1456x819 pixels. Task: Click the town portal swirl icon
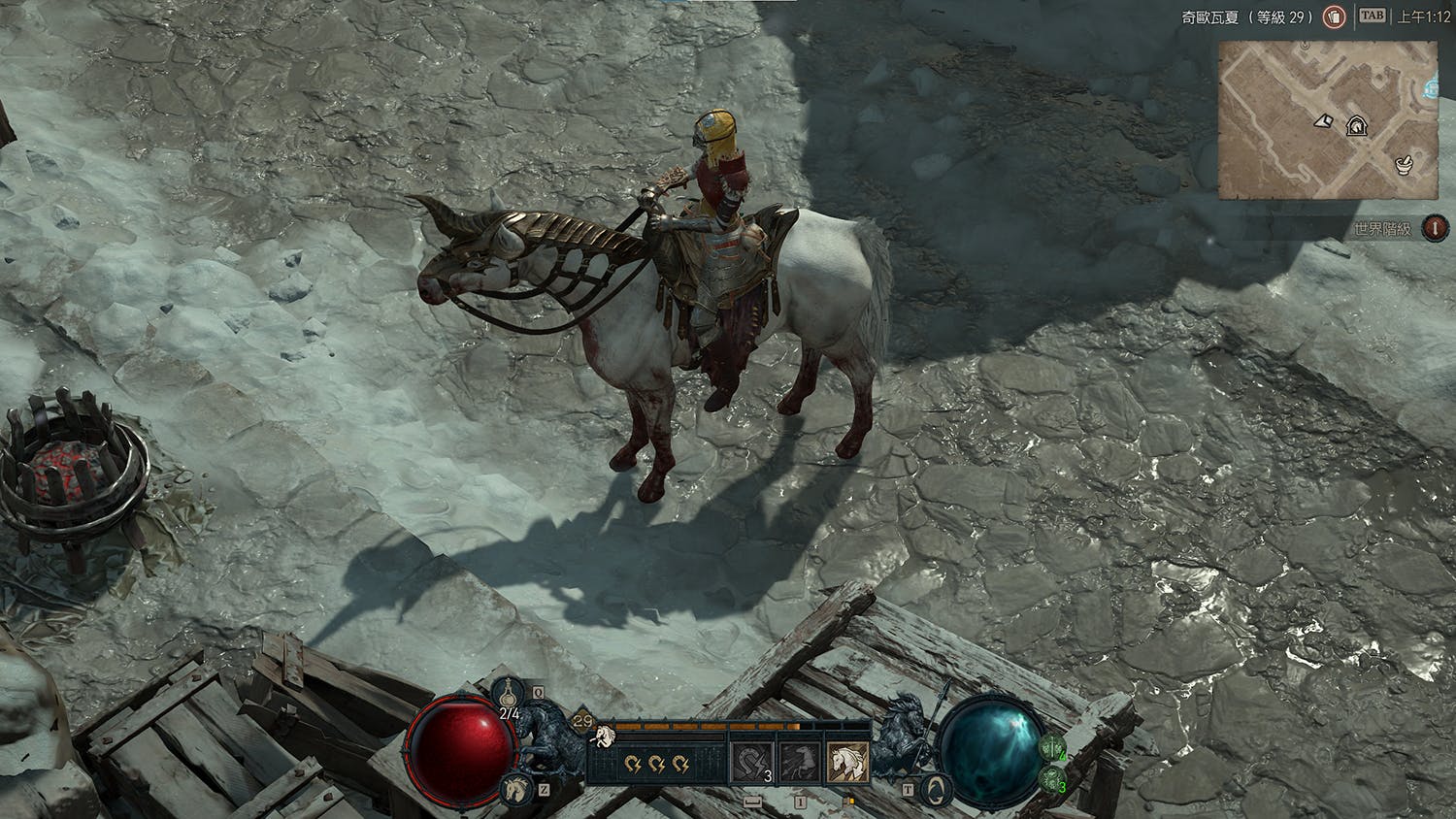(935, 788)
